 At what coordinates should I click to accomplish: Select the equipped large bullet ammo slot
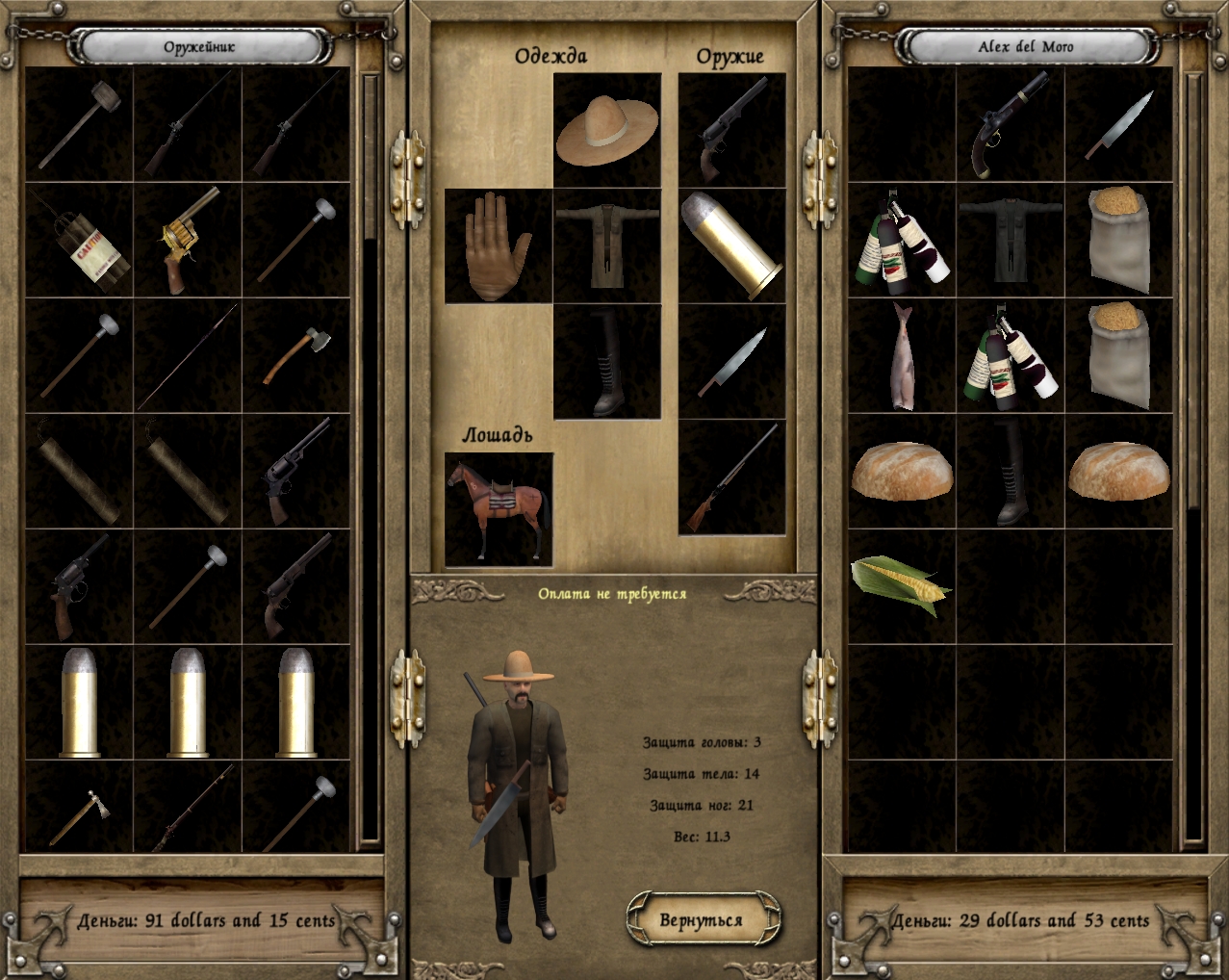tap(731, 245)
